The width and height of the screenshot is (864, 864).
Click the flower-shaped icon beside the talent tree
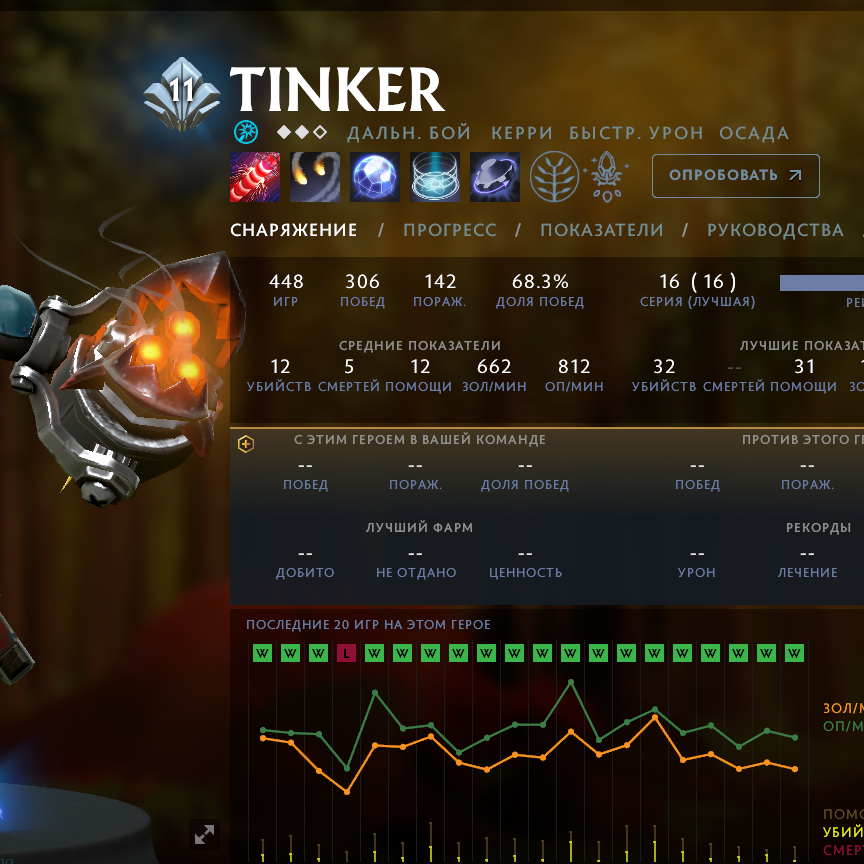tap(606, 177)
